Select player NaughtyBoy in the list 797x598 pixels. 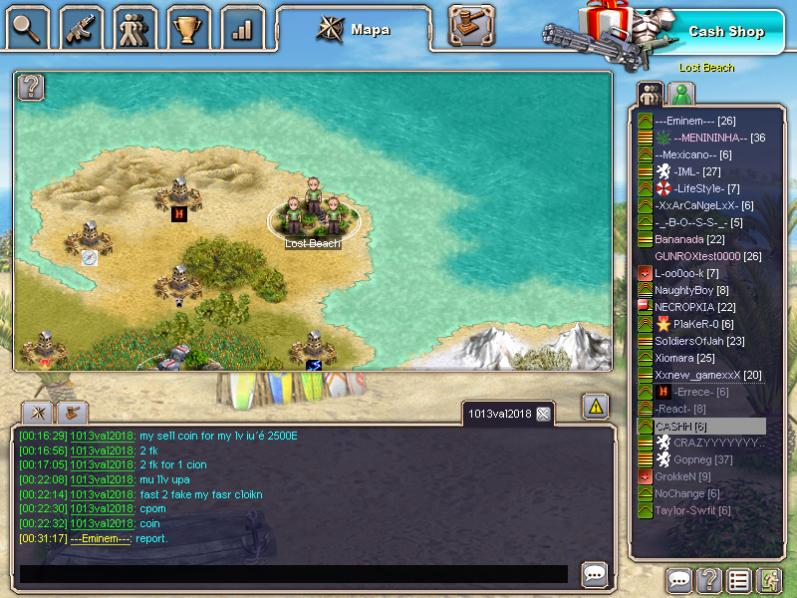pos(684,290)
